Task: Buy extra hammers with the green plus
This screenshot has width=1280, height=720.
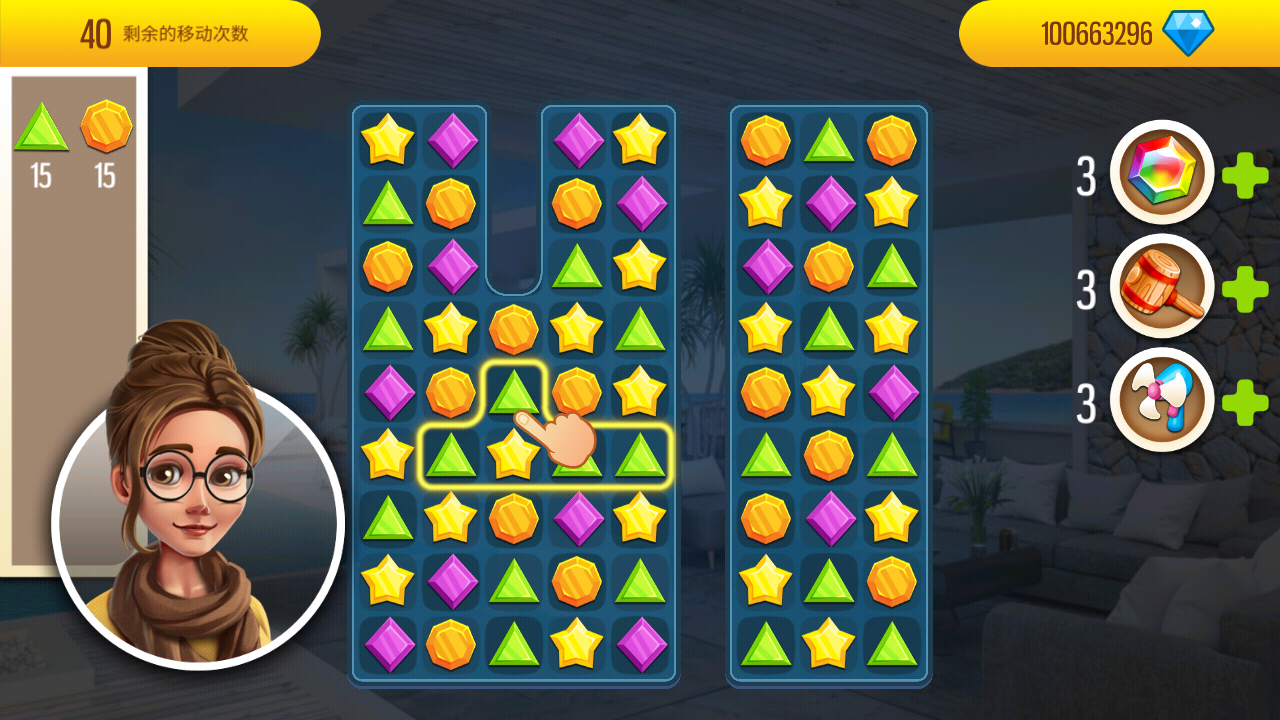Action: [1245, 289]
